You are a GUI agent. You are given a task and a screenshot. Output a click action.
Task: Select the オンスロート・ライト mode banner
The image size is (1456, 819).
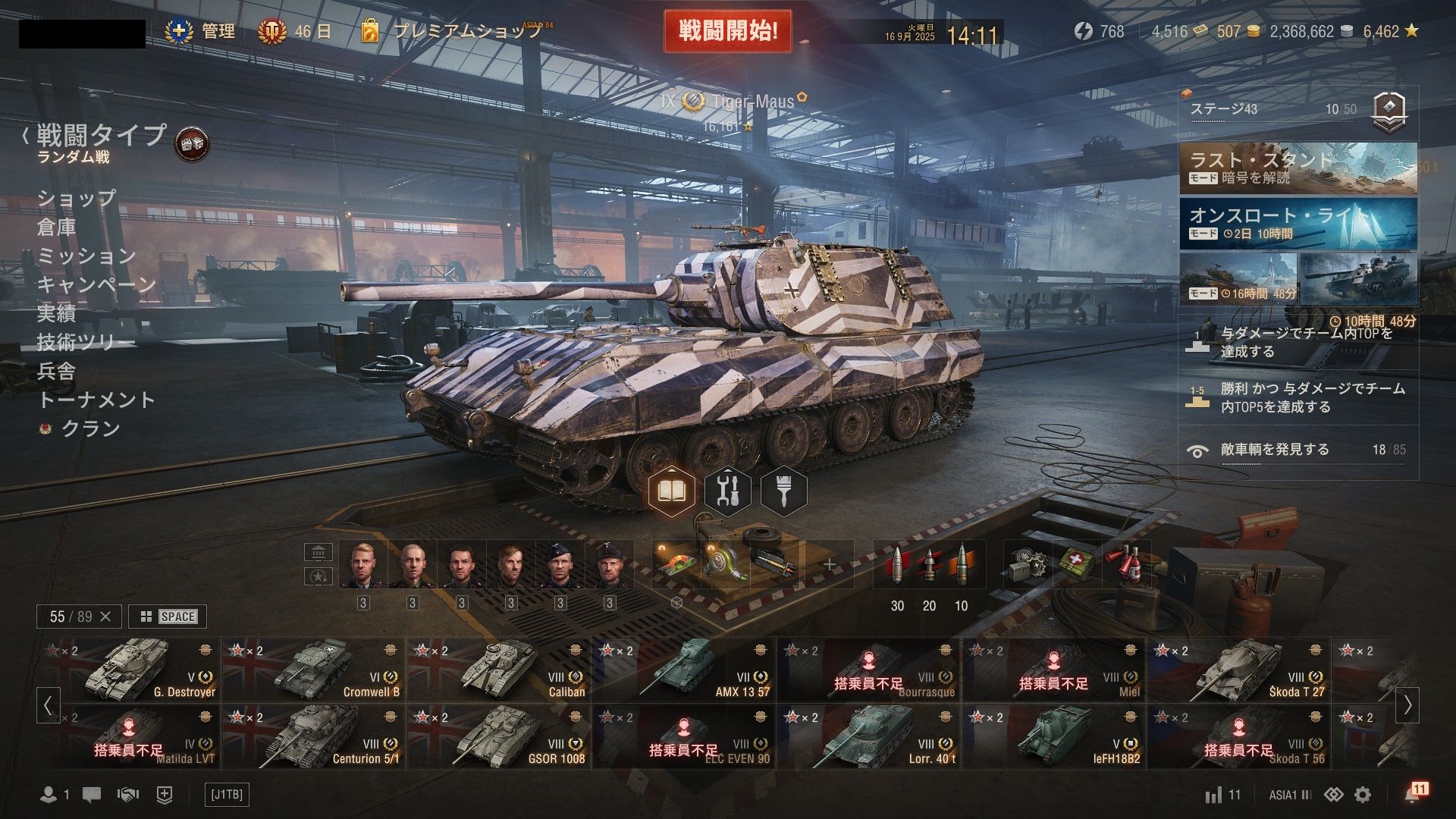click(x=1297, y=224)
